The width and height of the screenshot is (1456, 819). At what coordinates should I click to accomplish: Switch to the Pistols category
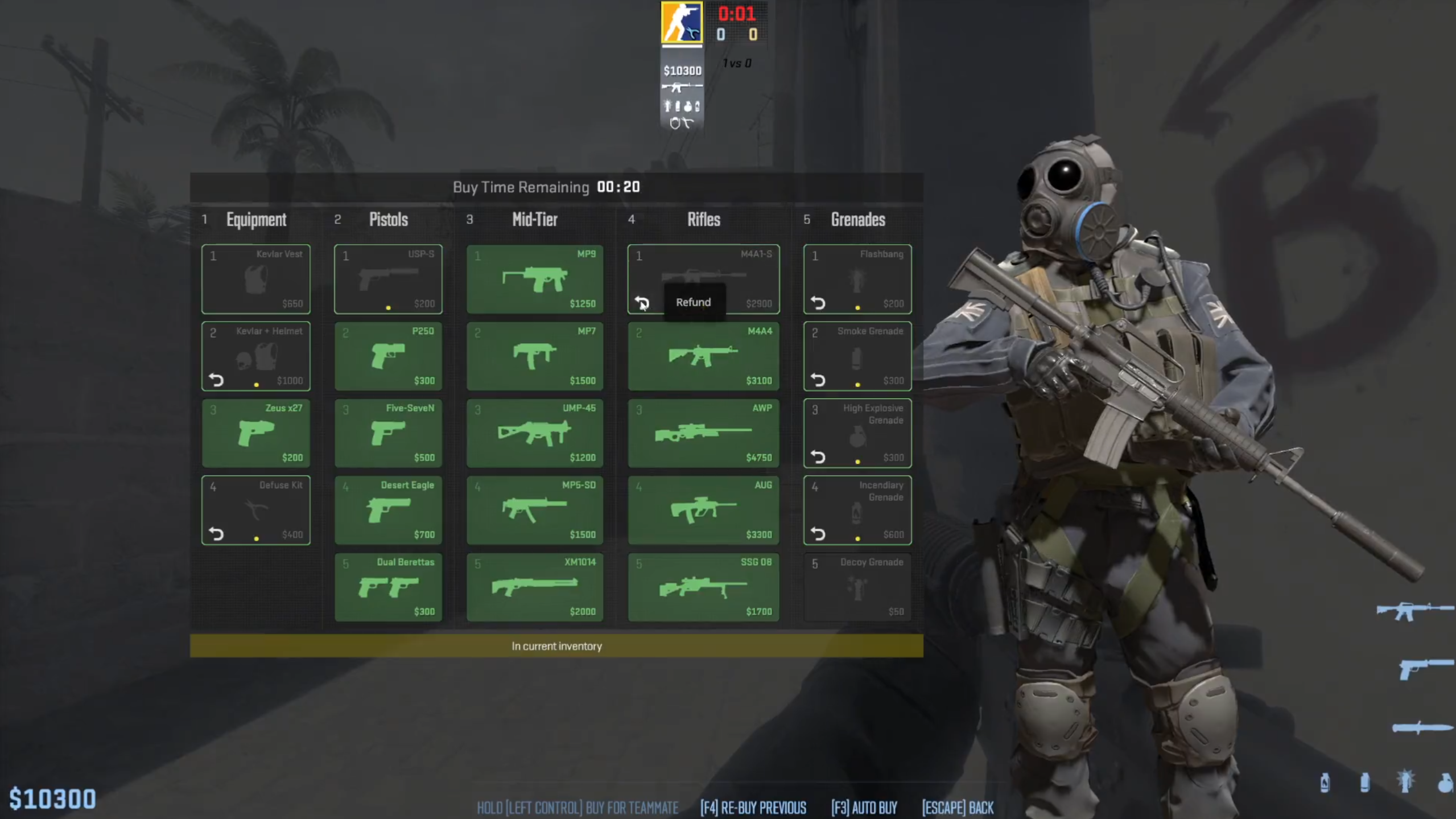pyautogui.click(x=388, y=220)
